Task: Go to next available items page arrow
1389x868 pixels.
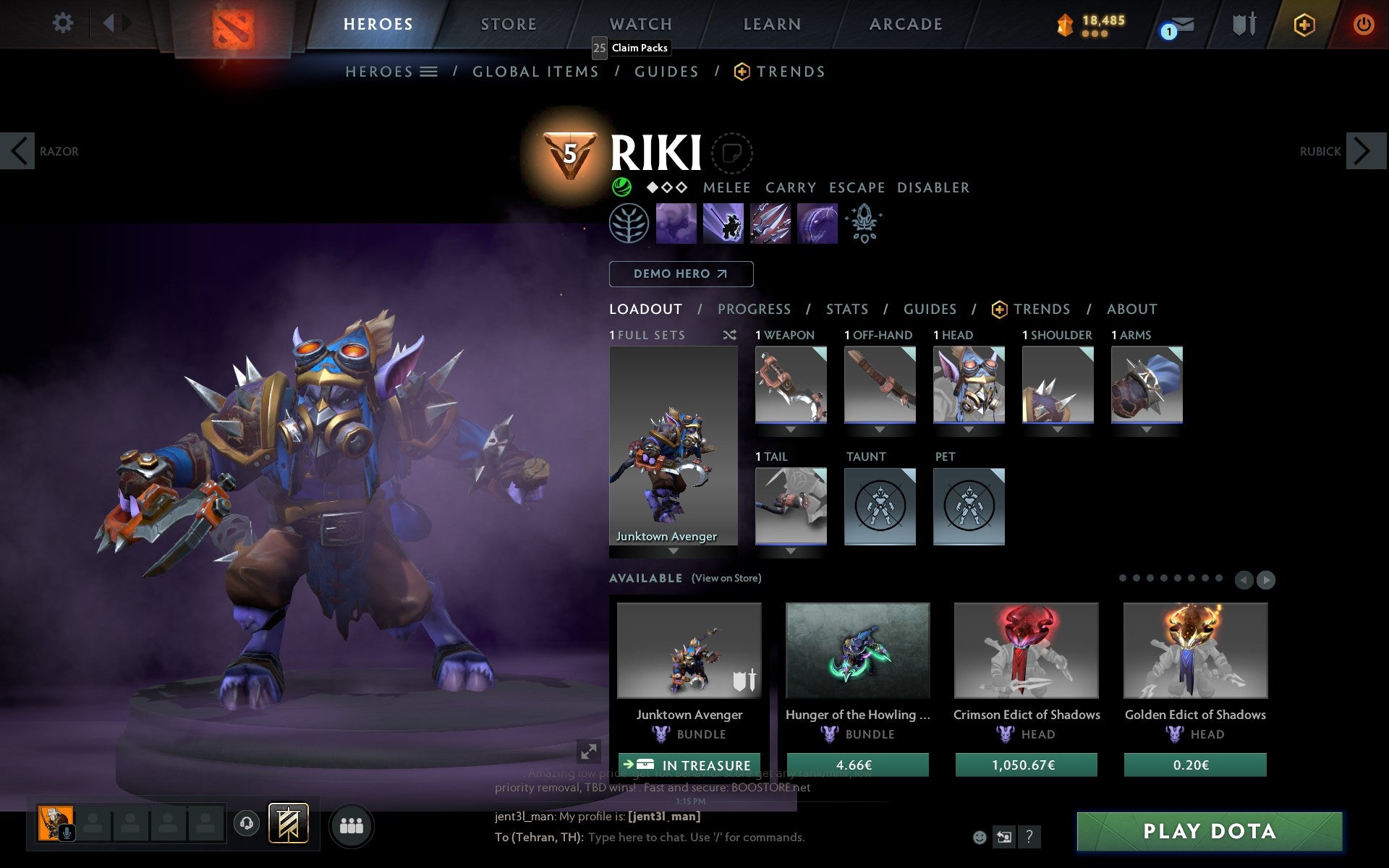Action: pos(1265,579)
